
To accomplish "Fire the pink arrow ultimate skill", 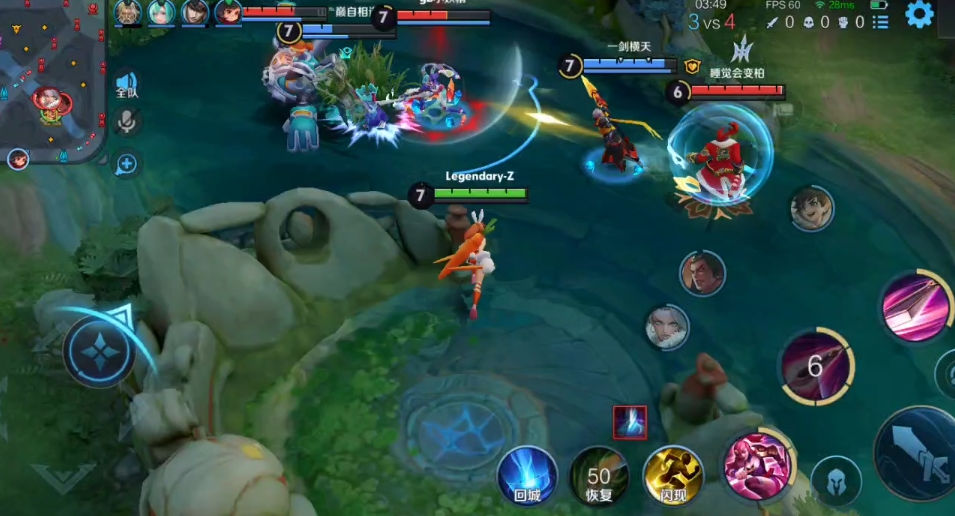I will (914, 307).
